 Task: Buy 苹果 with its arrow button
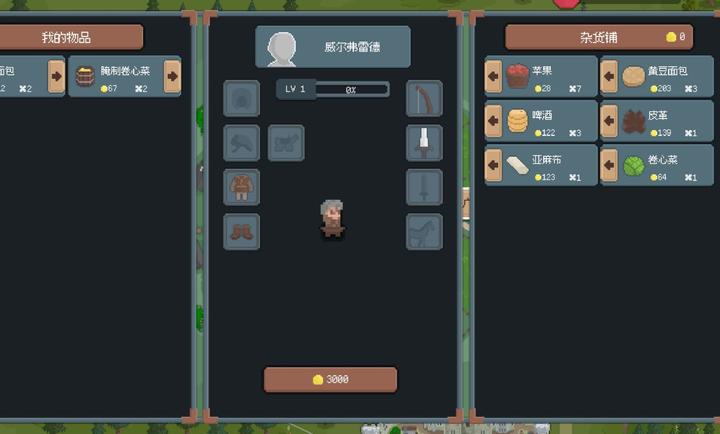[493, 76]
